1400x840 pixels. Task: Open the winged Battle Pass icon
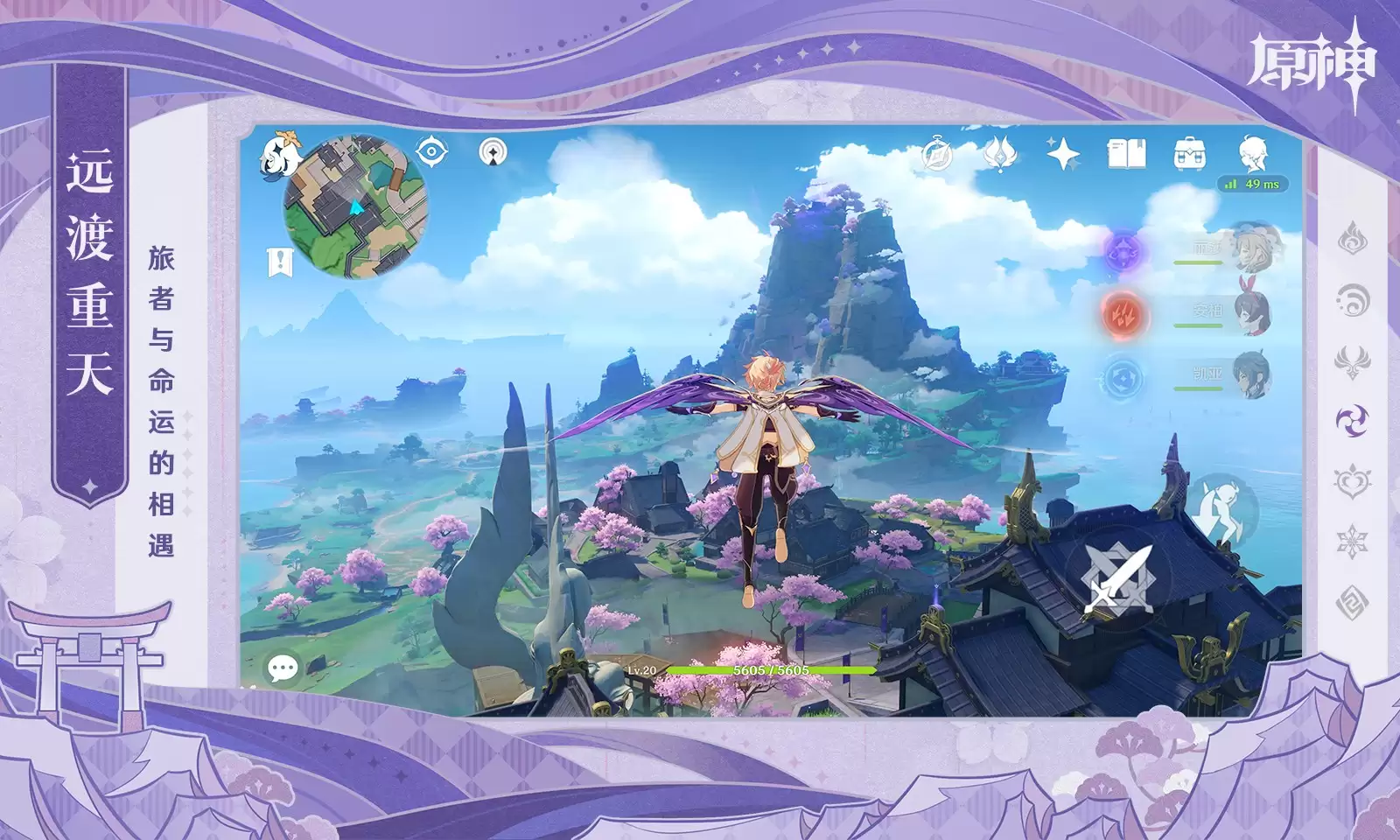pos(999,154)
